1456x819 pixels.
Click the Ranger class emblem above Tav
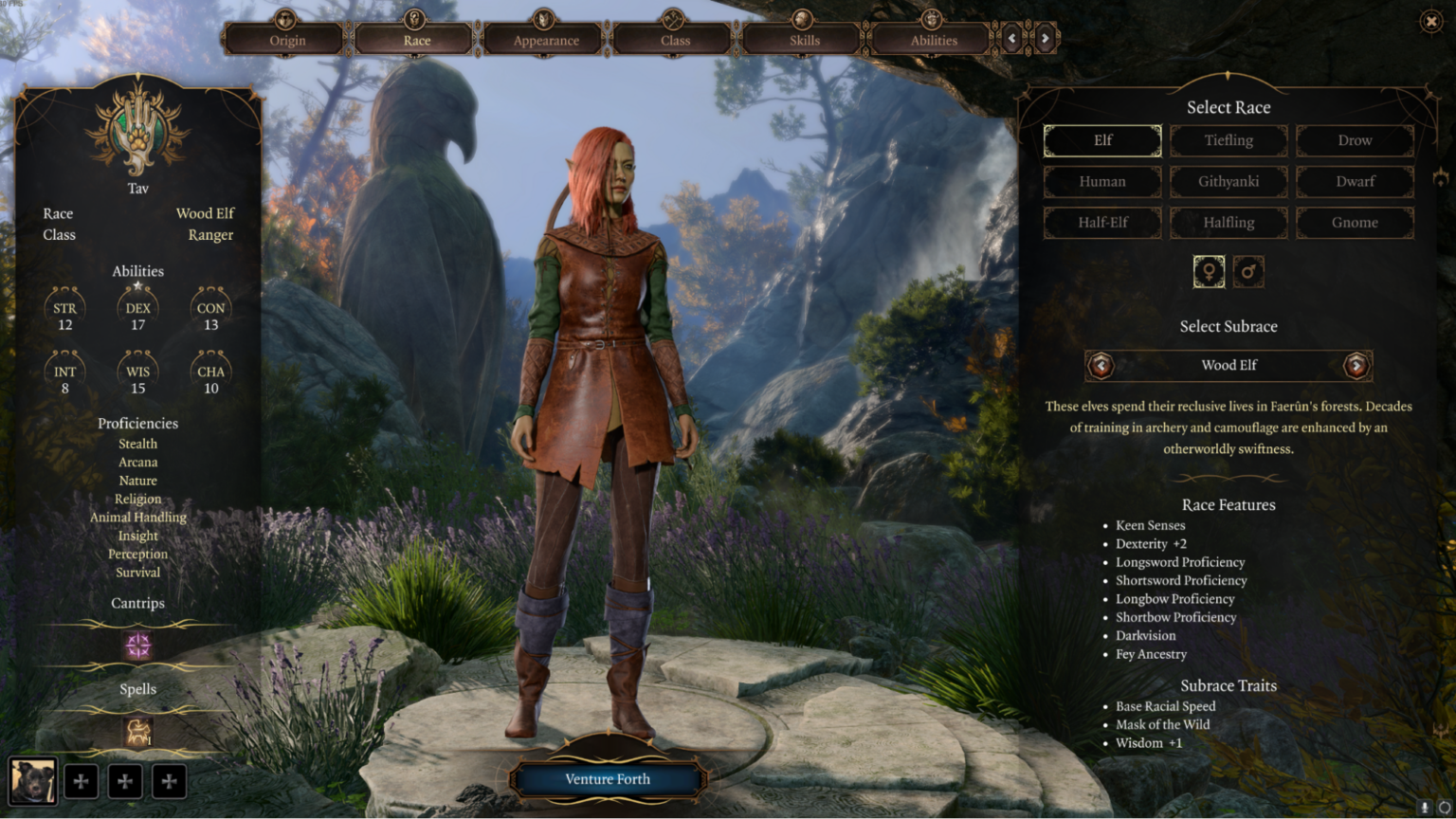point(137,133)
